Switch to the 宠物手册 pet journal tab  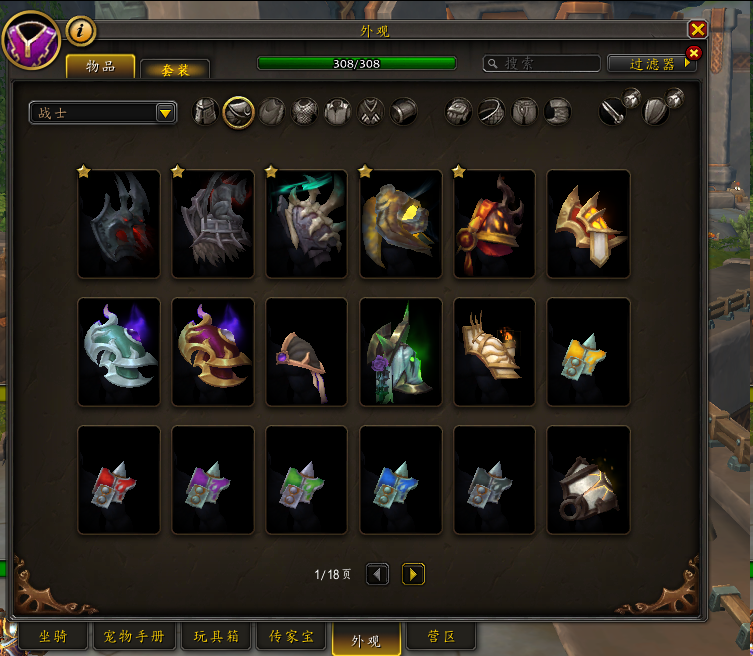pyautogui.click(x=135, y=636)
